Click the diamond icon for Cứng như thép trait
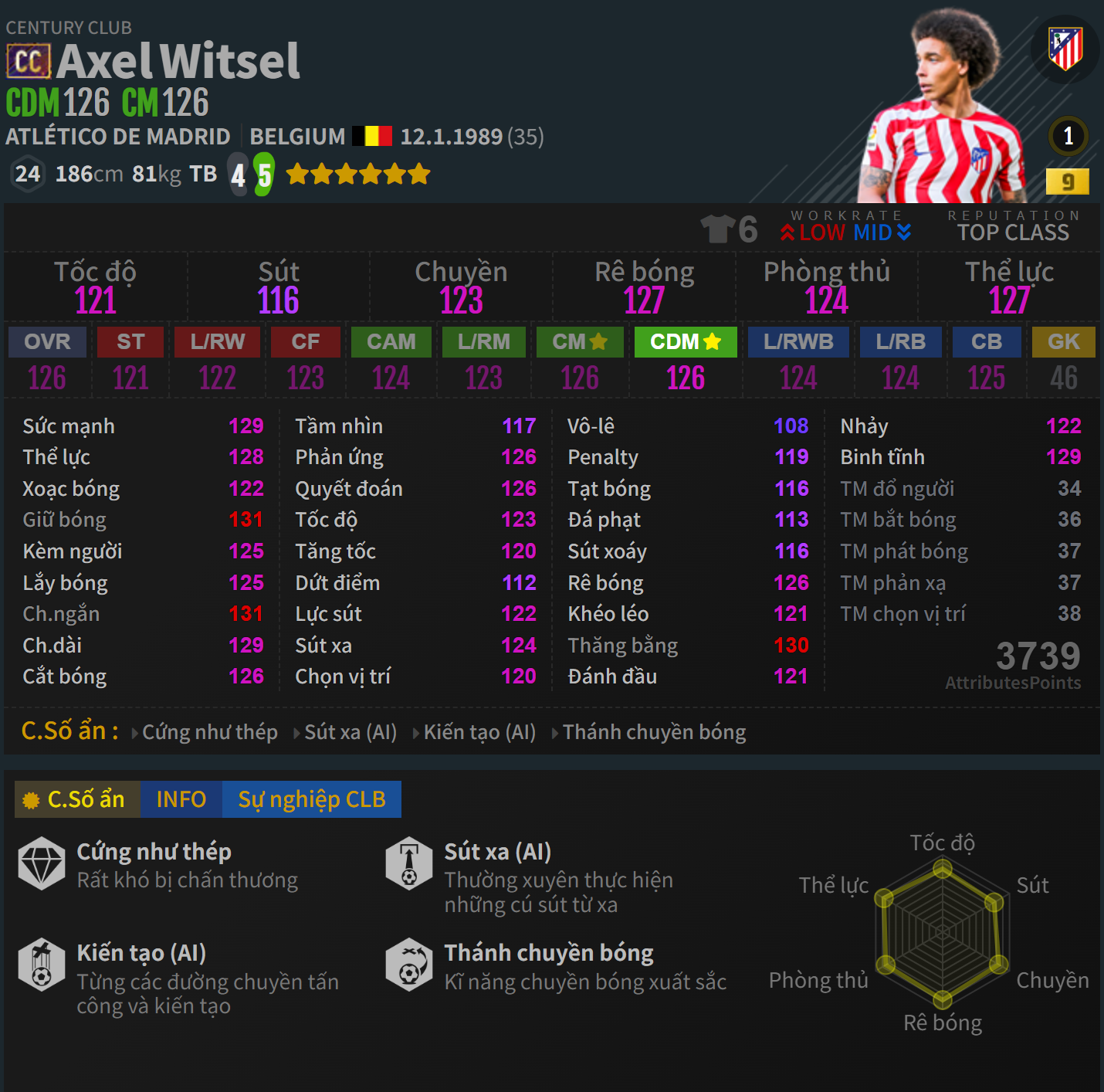Viewport: 1104px width, 1092px height. pos(42,863)
